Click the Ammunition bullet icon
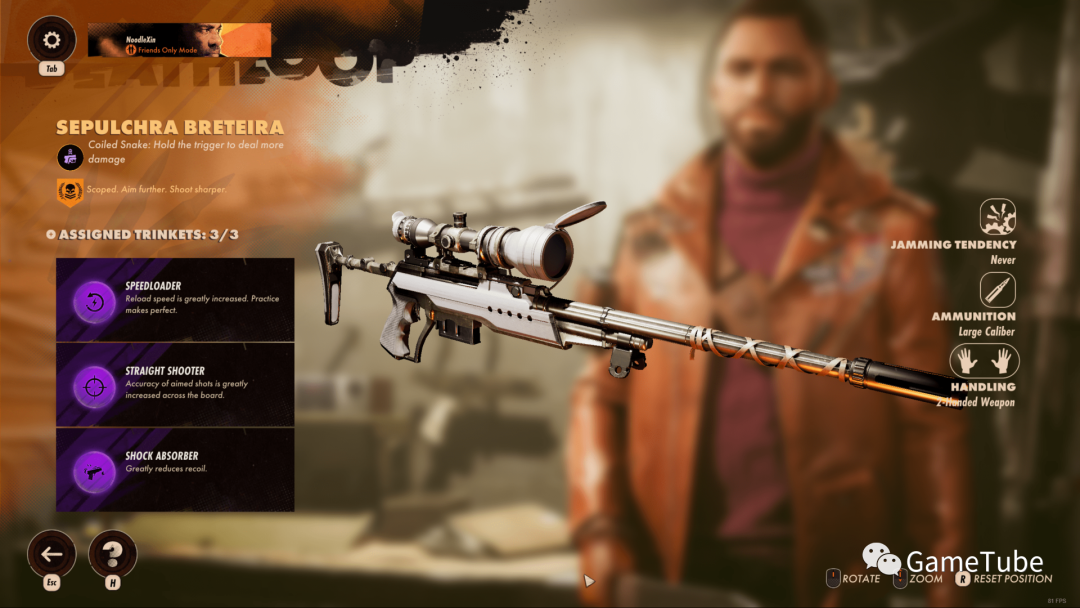Screen dimensions: 1080x608 tap(998, 290)
